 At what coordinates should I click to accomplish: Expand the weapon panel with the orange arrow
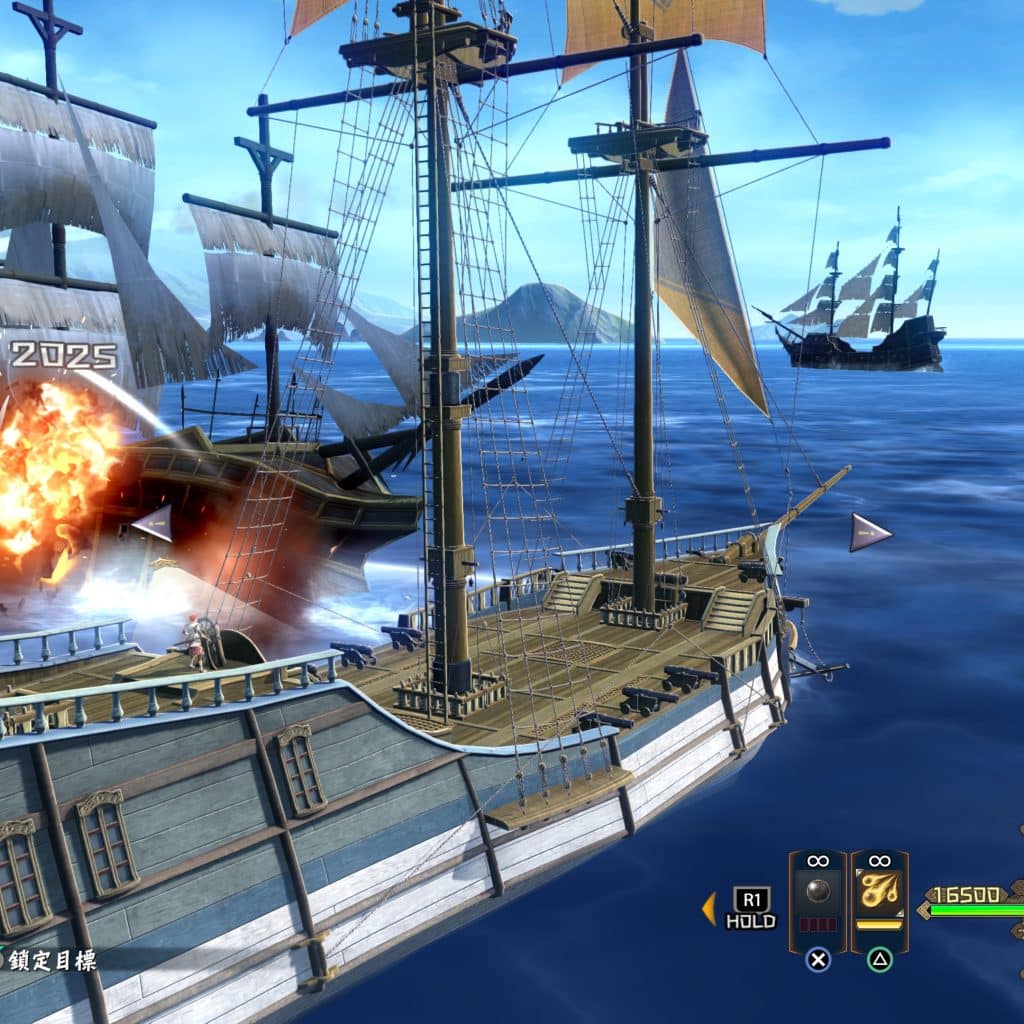pyautogui.click(x=709, y=908)
